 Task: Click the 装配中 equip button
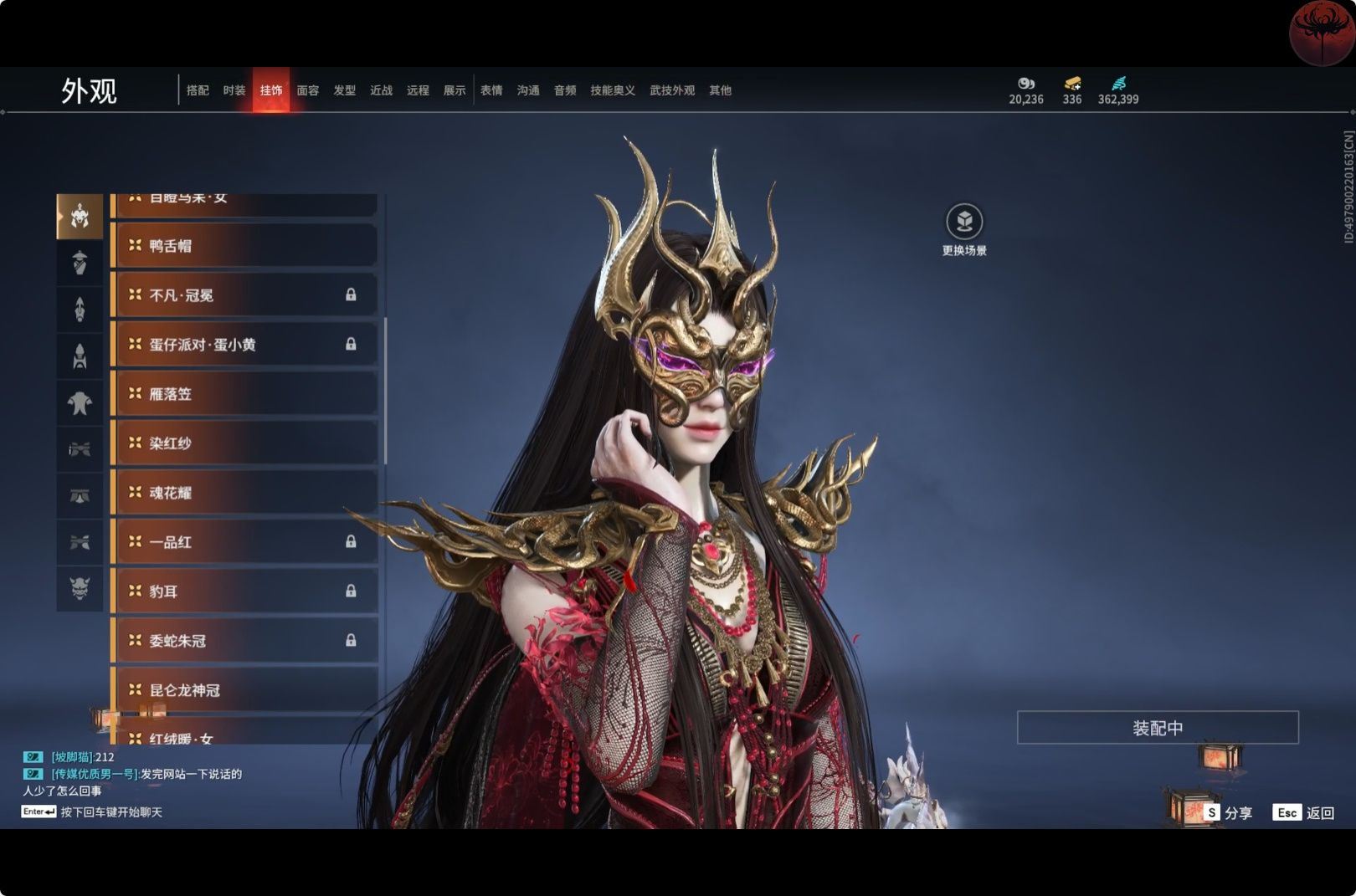pos(1158,728)
